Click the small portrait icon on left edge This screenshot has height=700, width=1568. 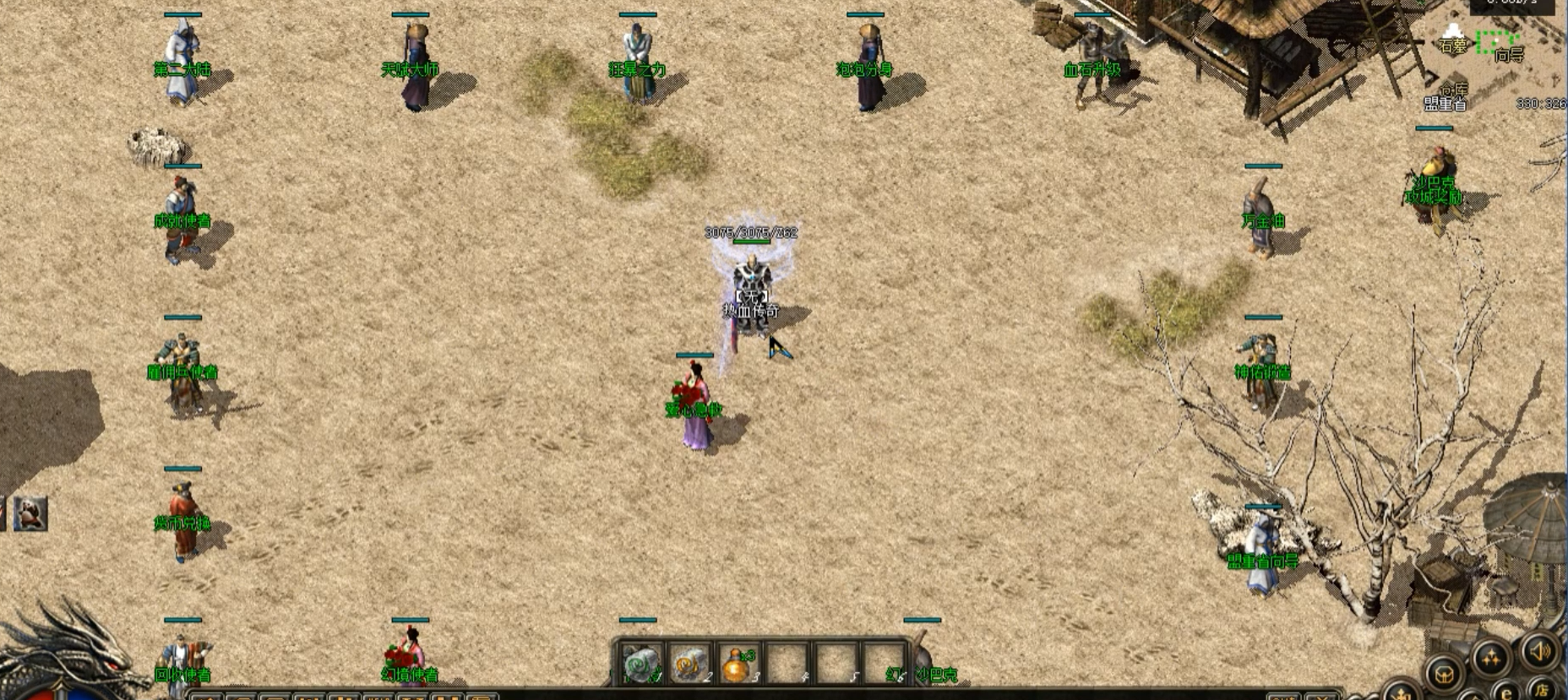coord(30,513)
